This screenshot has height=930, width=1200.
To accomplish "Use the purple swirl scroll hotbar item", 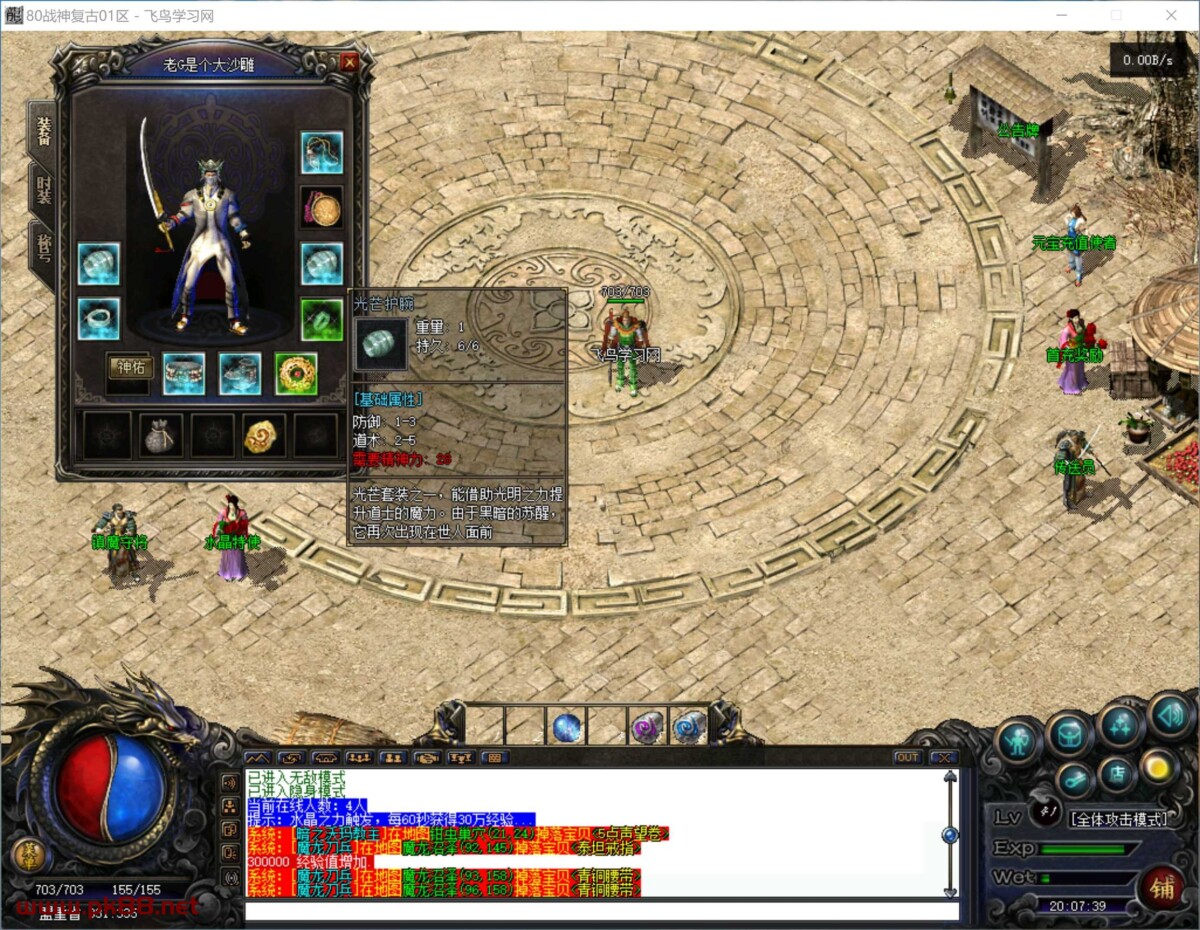I will (x=646, y=727).
